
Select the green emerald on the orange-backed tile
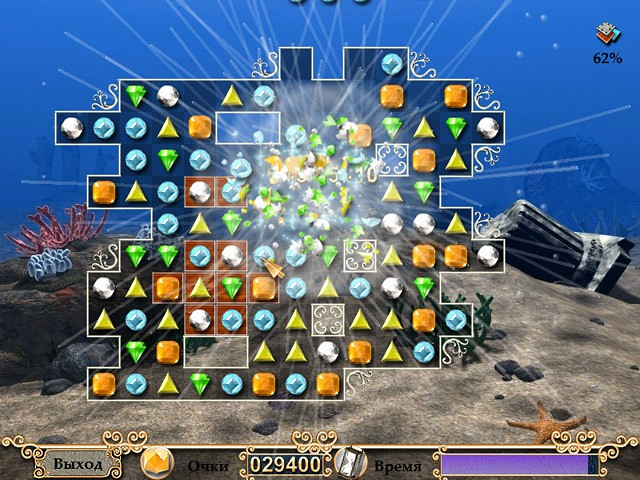[x=232, y=288]
